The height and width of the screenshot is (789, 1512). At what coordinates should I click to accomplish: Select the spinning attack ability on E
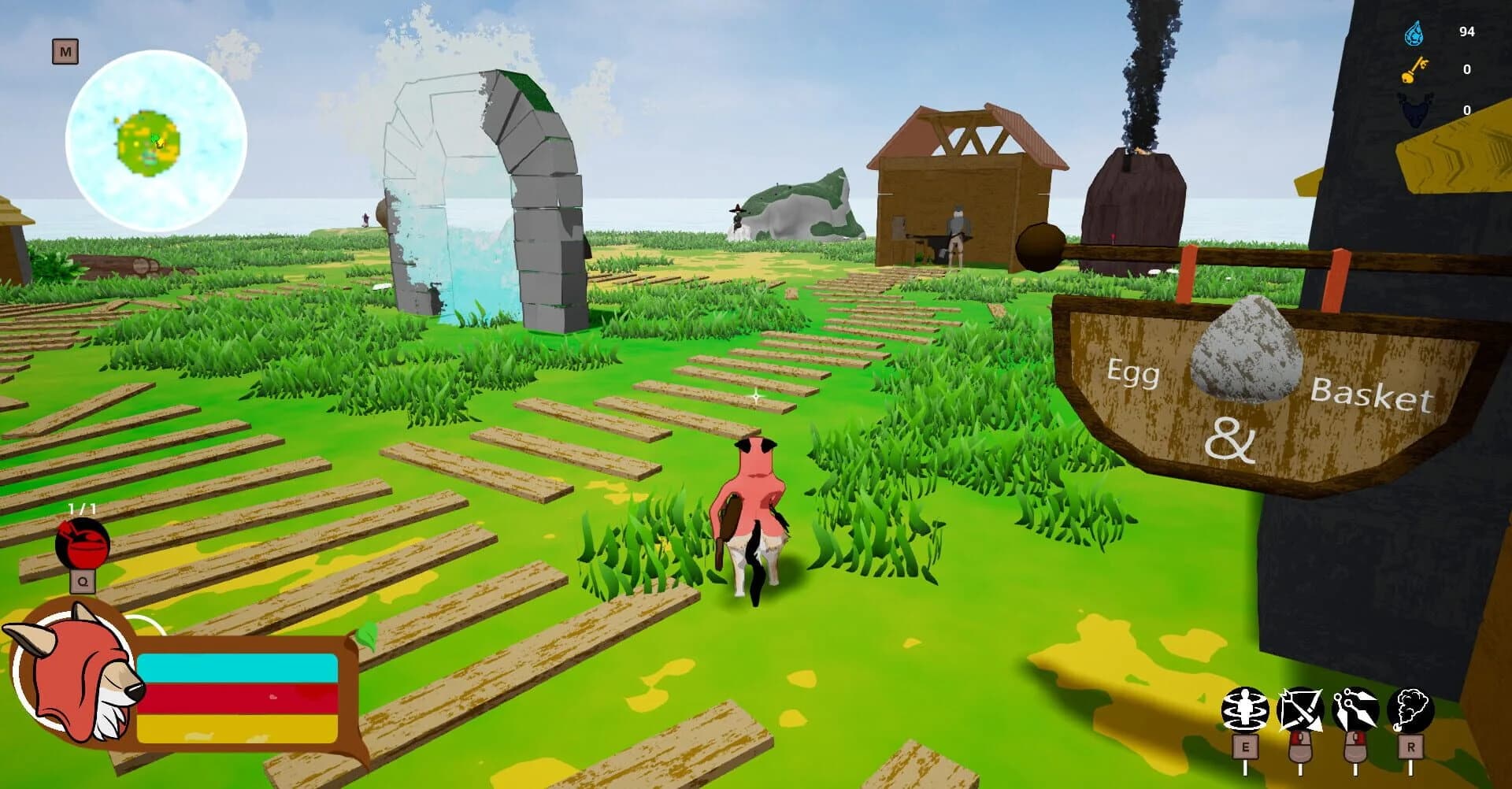pos(1244,707)
